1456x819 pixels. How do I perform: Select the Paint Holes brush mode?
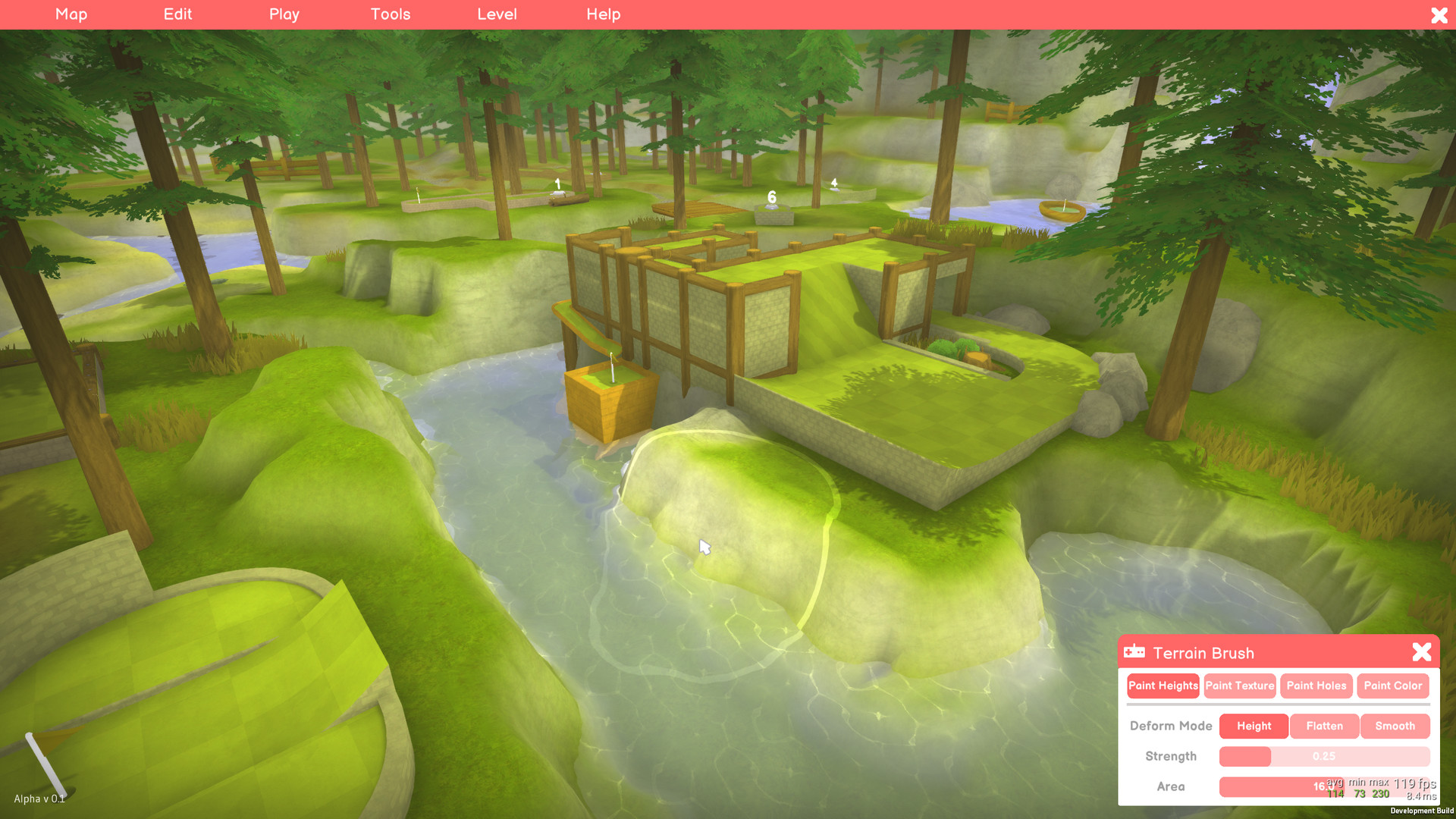point(1316,686)
